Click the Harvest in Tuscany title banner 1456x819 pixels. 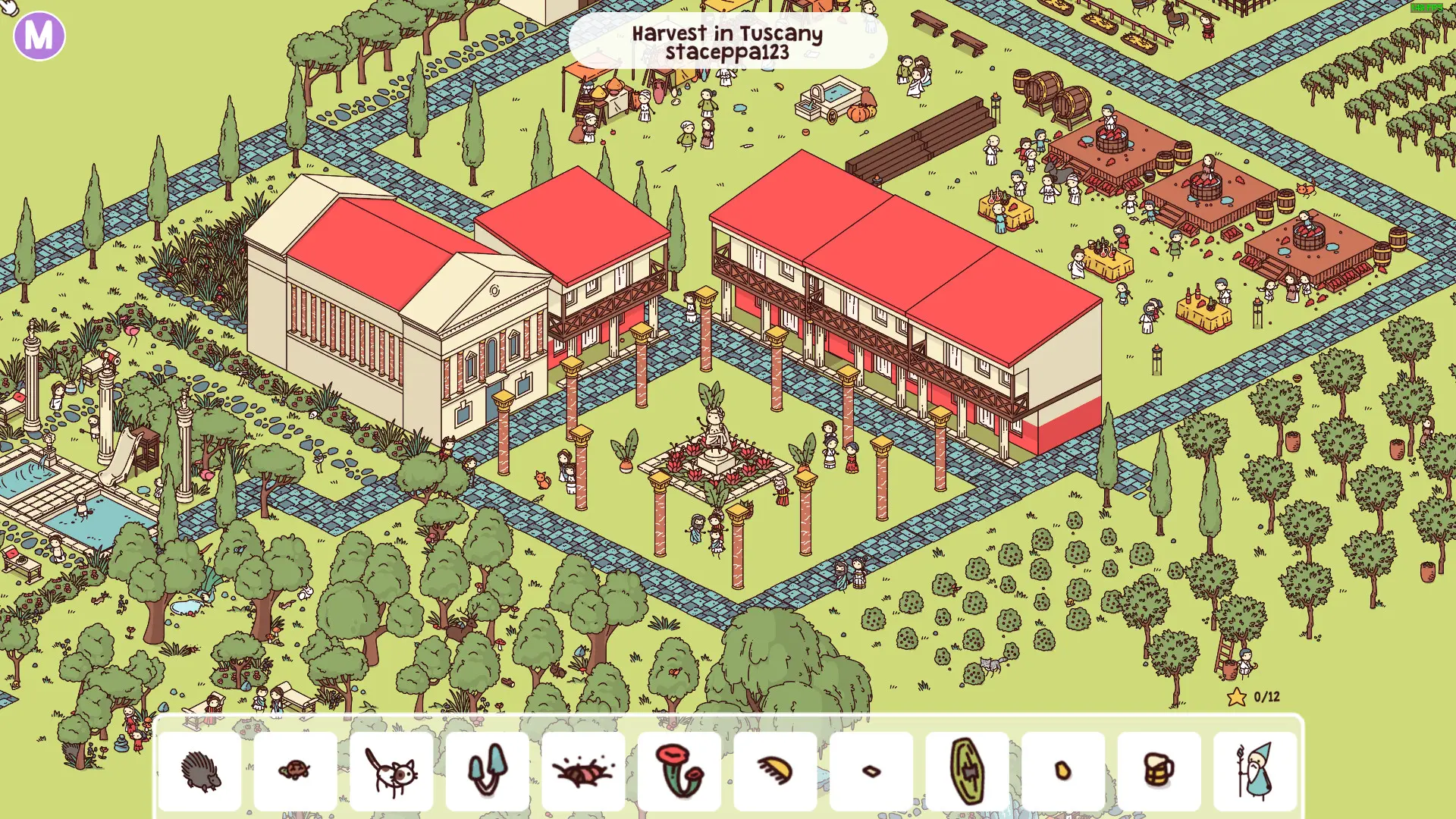pyautogui.click(x=728, y=42)
